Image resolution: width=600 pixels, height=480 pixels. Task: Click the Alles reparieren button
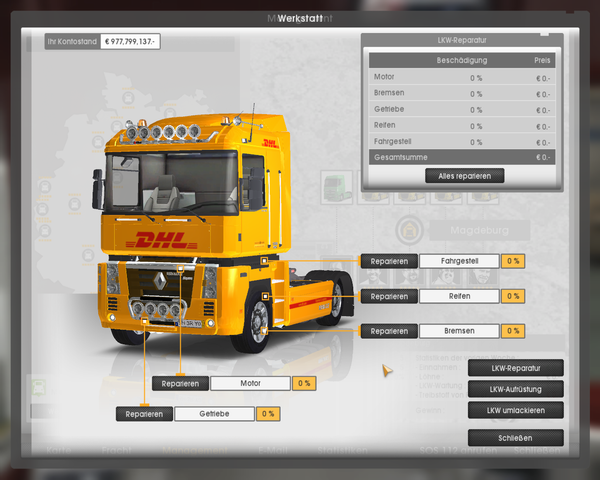coord(464,176)
